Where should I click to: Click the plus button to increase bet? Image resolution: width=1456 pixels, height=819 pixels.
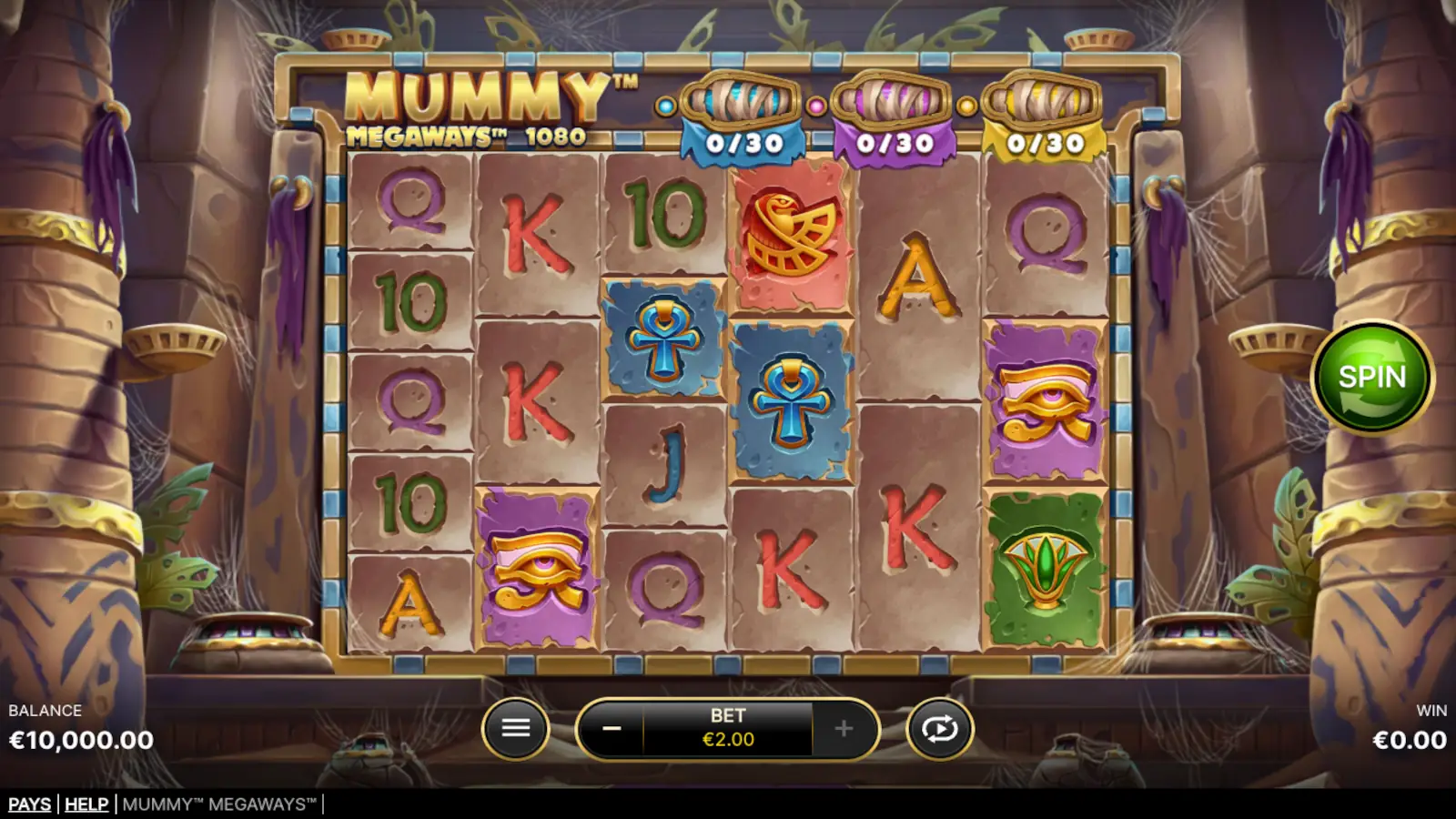tap(842, 728)
